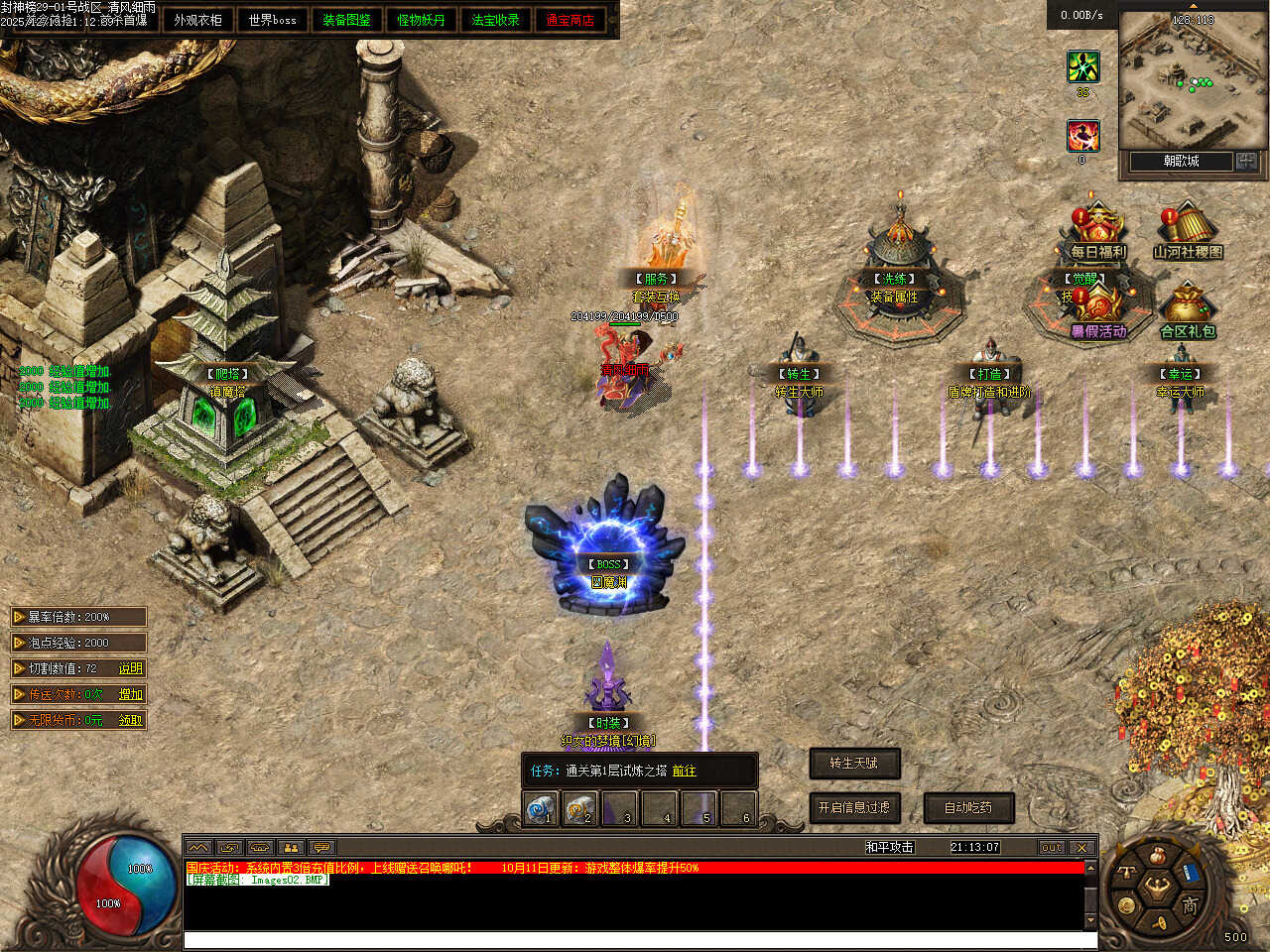Click the 说明 link for 切割数值
The height and width of the screenshot is (952, 1270).
pyautogui.click(x=131, y=668)
